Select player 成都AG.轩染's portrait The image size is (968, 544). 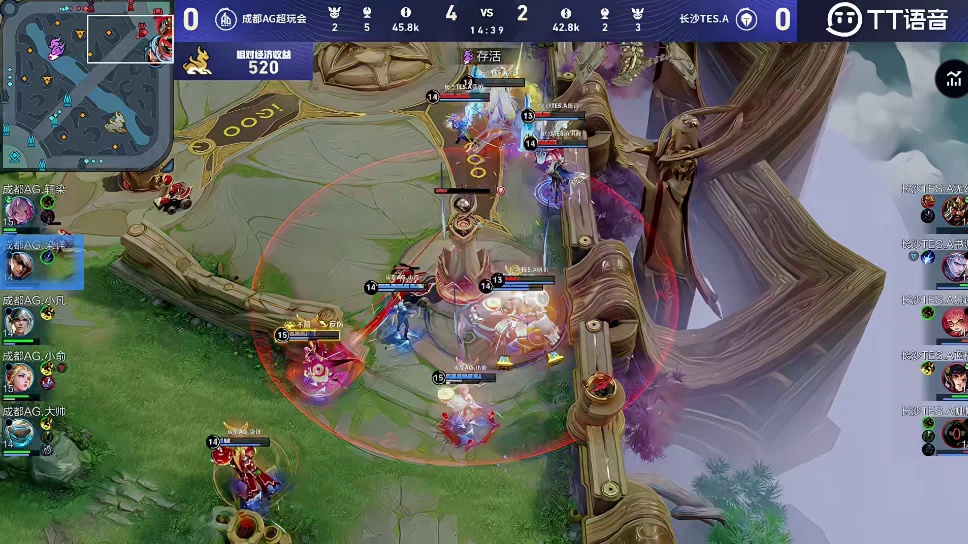tap(21, 210)
